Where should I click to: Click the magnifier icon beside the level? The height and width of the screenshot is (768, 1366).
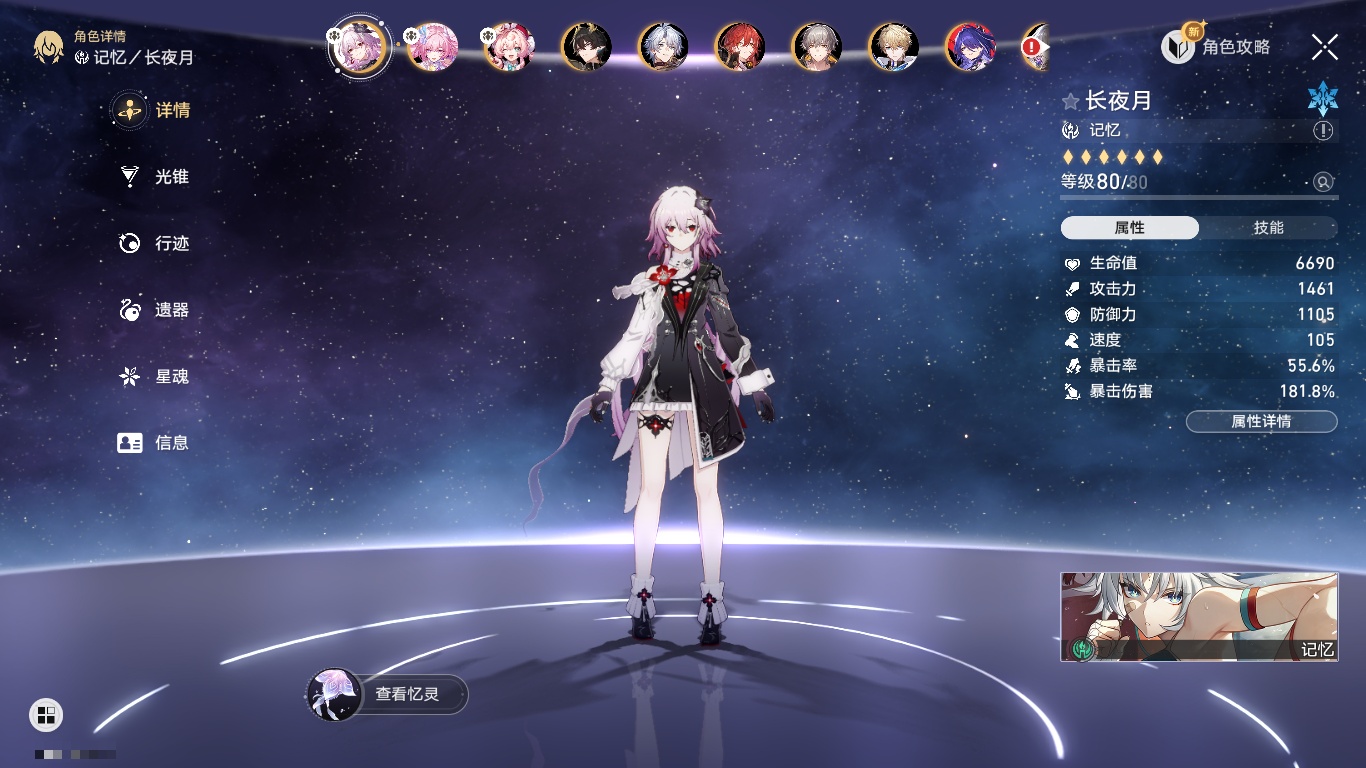coord(1323,182)
